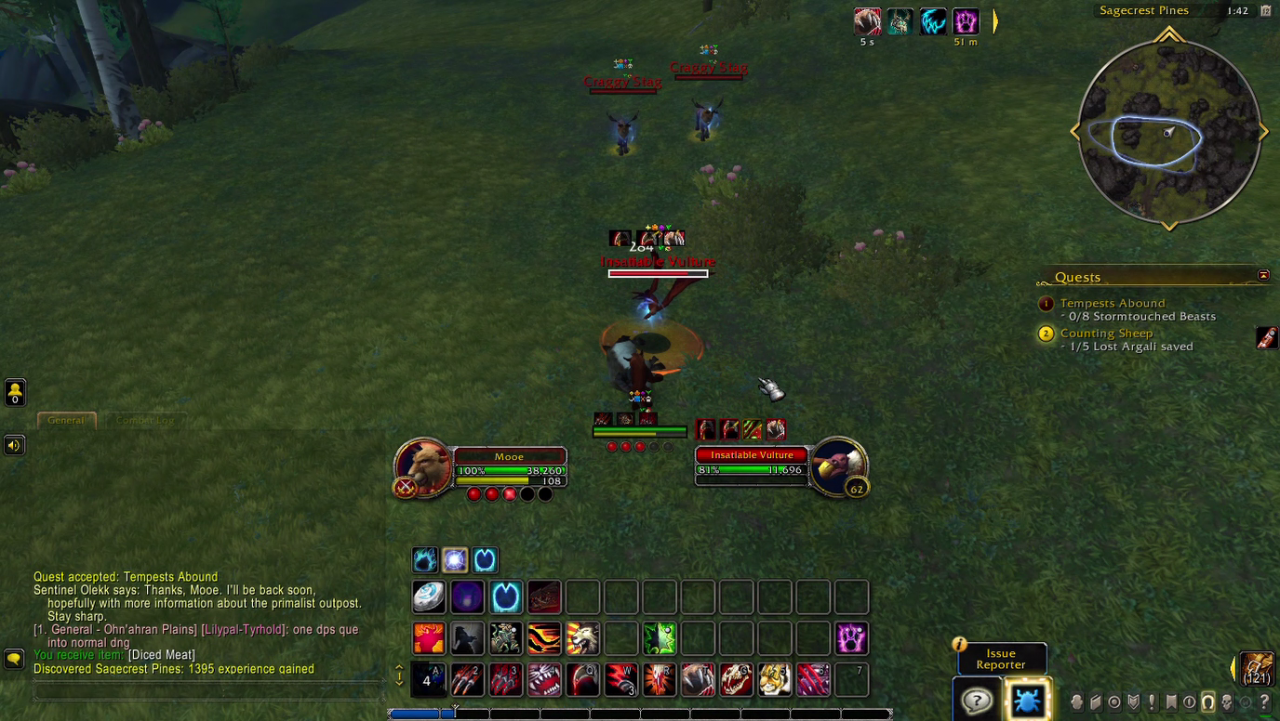Viewport: 1280px width, 721px height.
Task: Open the calendar button beside the clock
Action: click(x=1266, y=11)
